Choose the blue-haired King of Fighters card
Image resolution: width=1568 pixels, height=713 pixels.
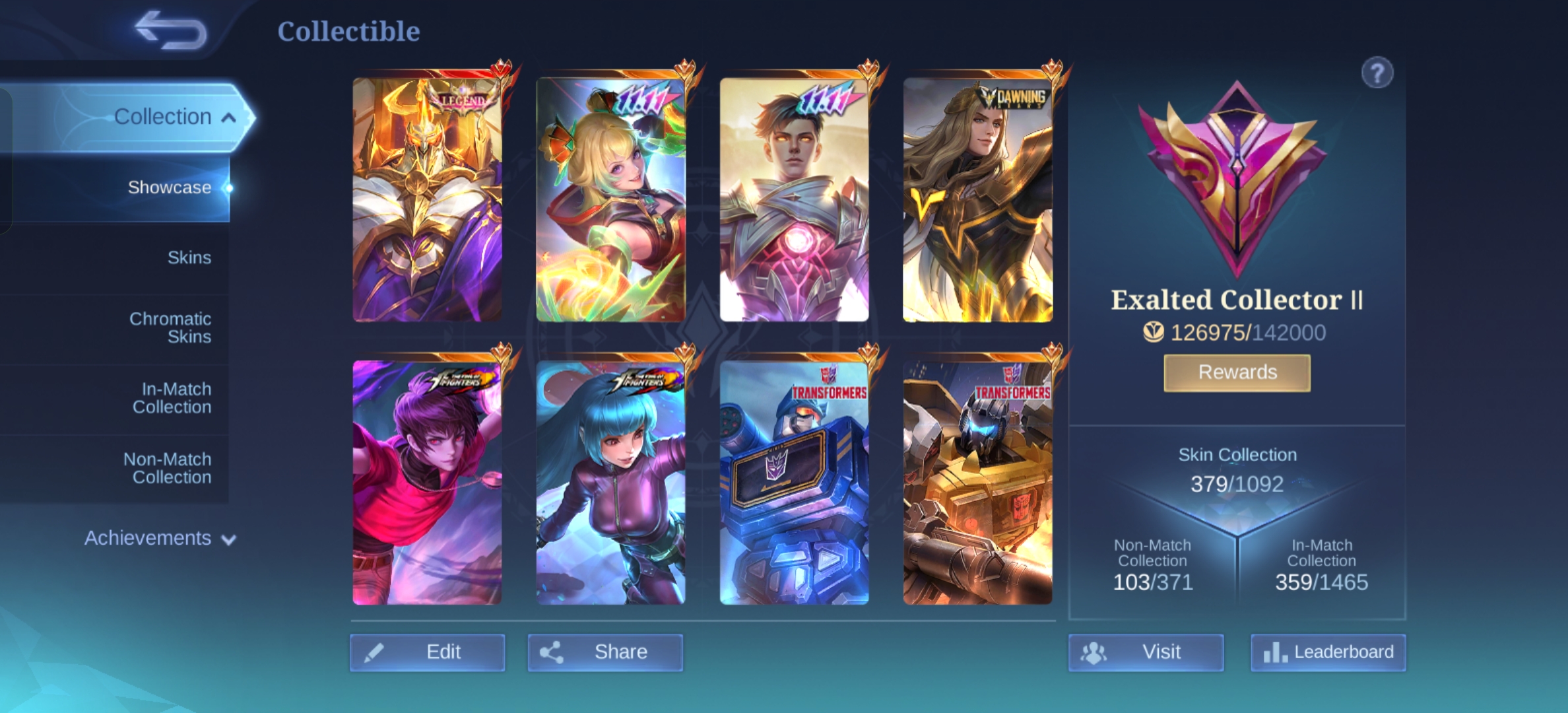click(x=610, y=482)
